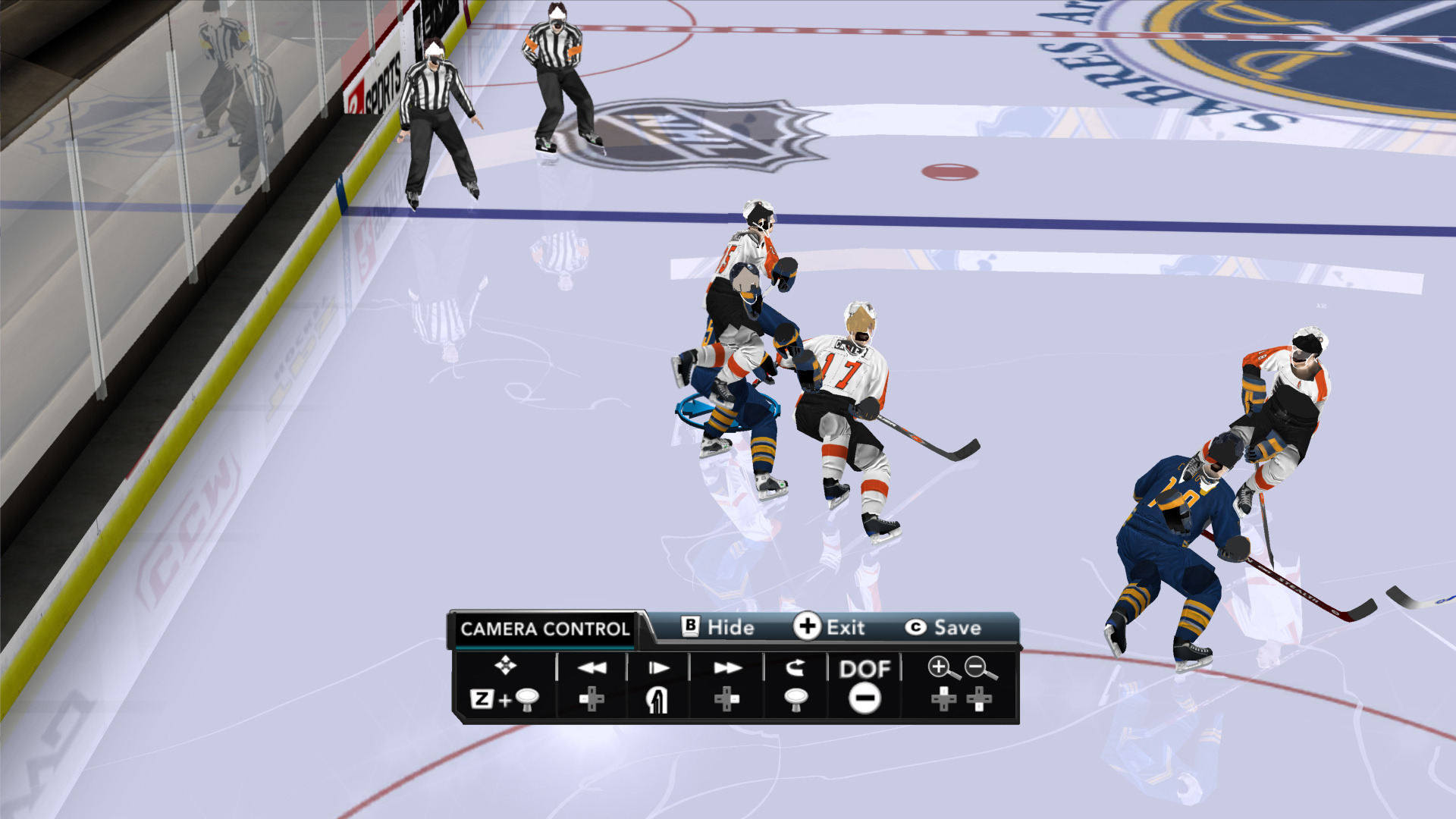Select the Camera Control tab
1456x819 pixels.
pyautogui.click(x=544, y=629)
